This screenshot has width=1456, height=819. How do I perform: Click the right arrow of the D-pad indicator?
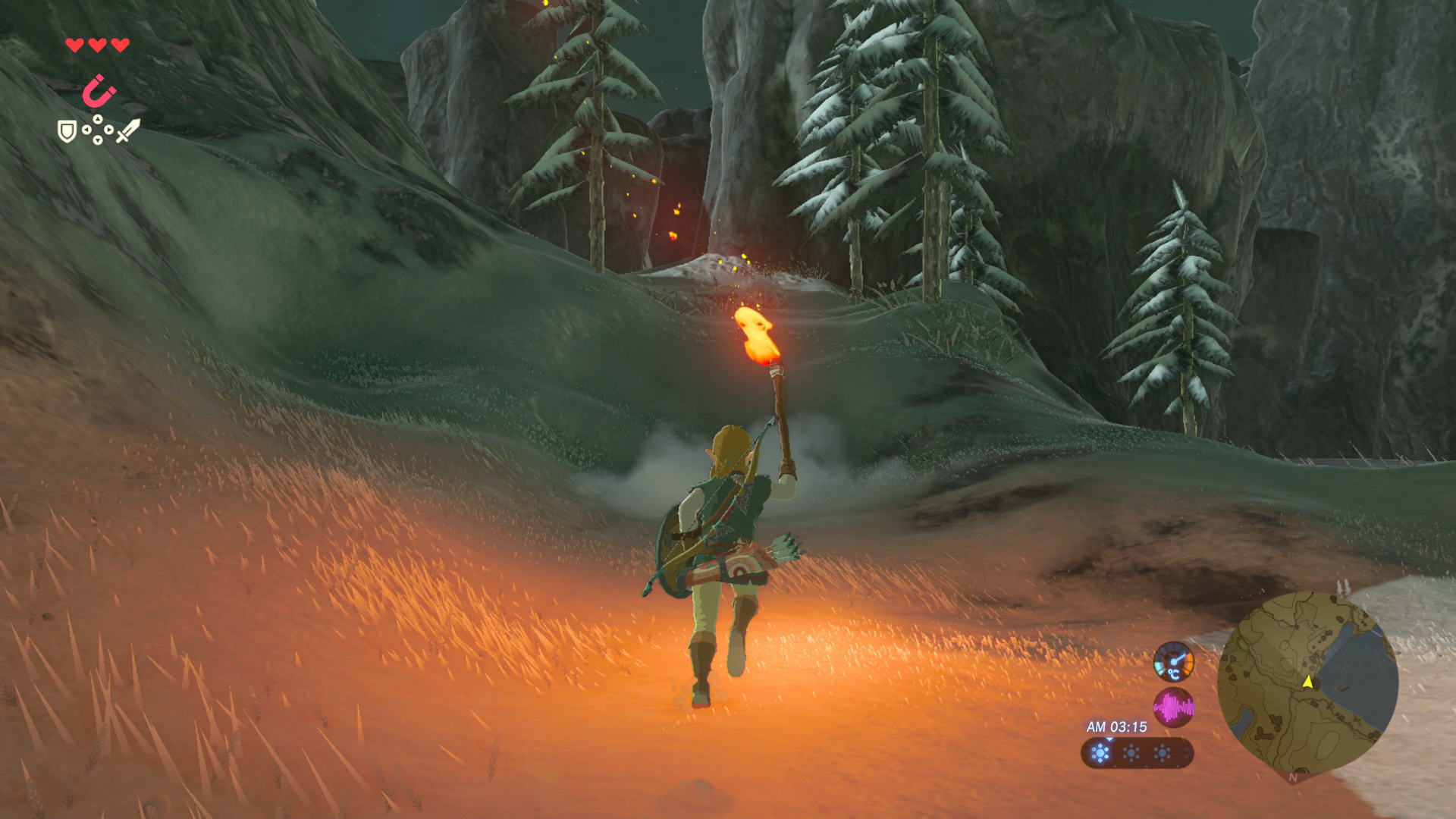coord(108,129)
